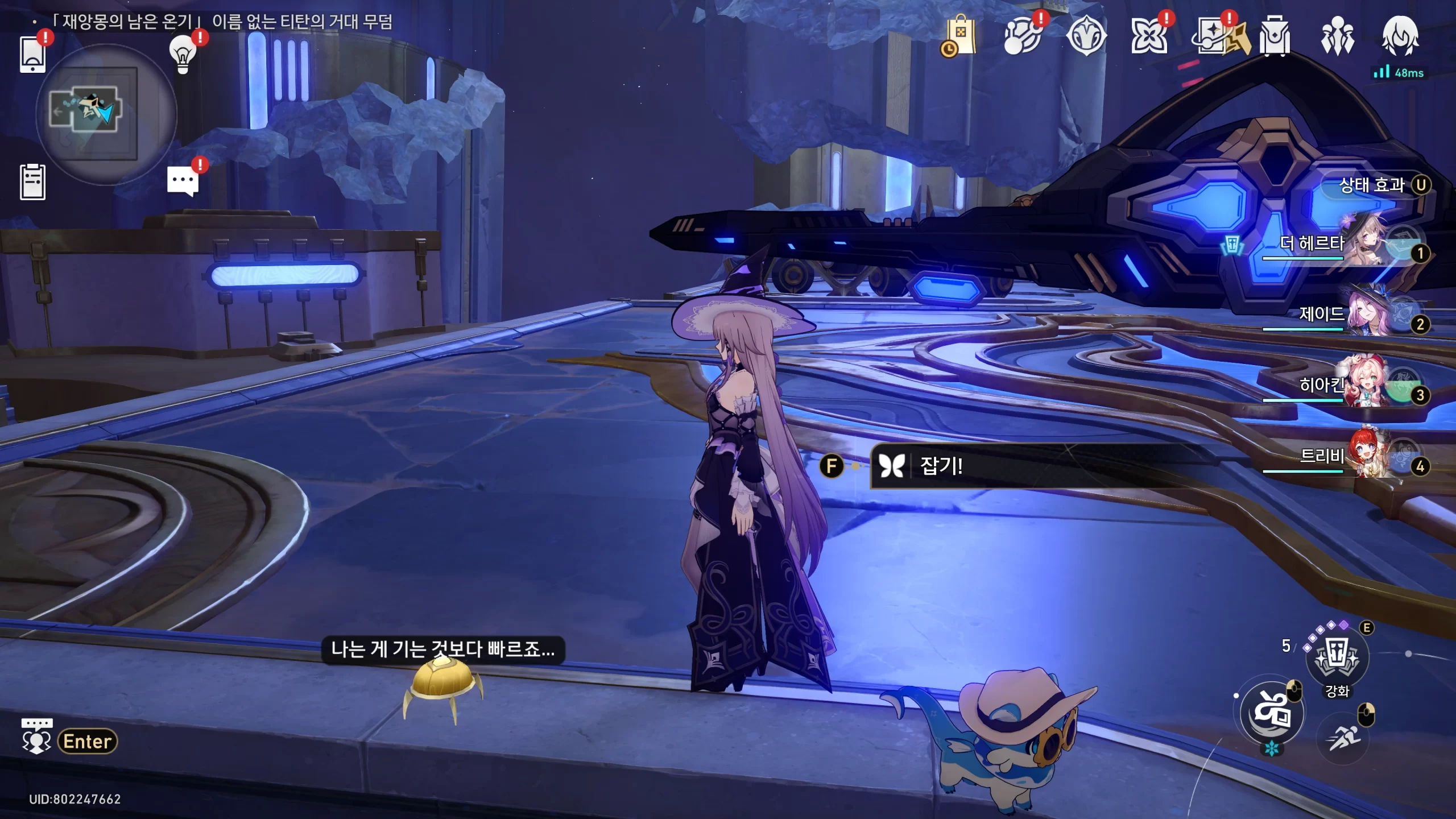Open the profile avatar icon
Screen dimensions: 1456x819
coord(1400,36)
